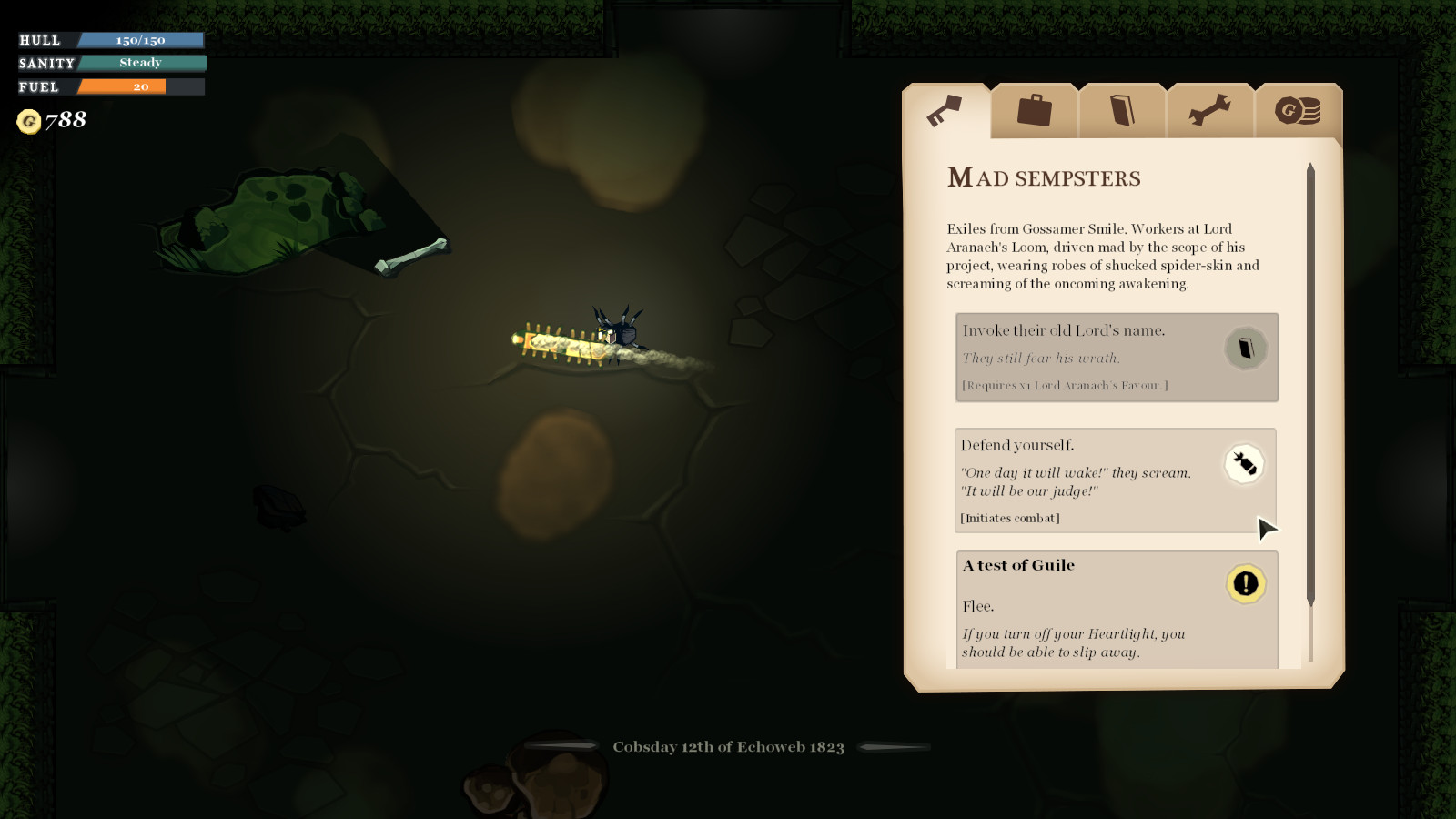
Task: Click the bomb icon on Defend yourself option
Action: pyautogui.click(x=1244, y=464)
